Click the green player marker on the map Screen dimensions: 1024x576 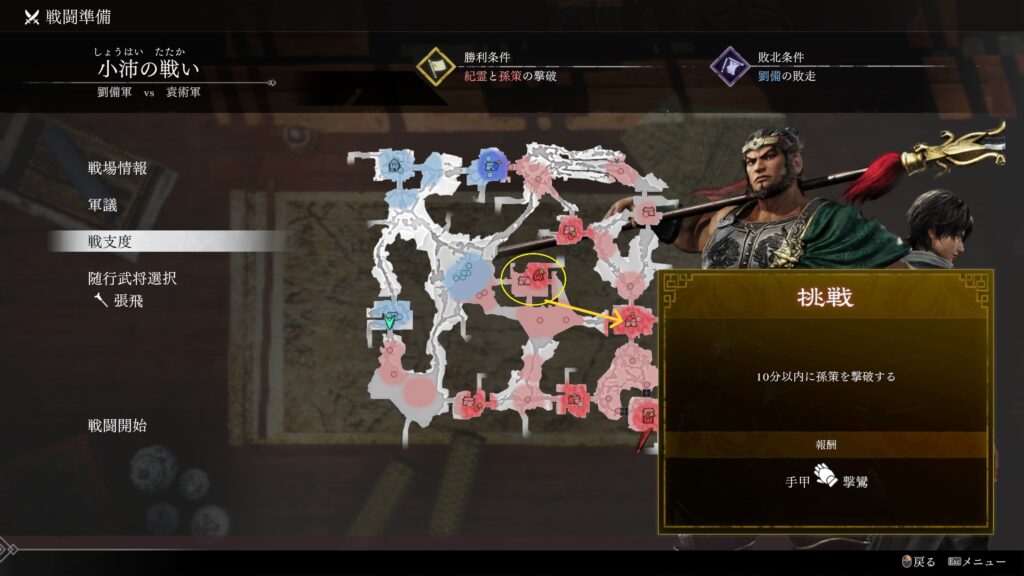390,322
